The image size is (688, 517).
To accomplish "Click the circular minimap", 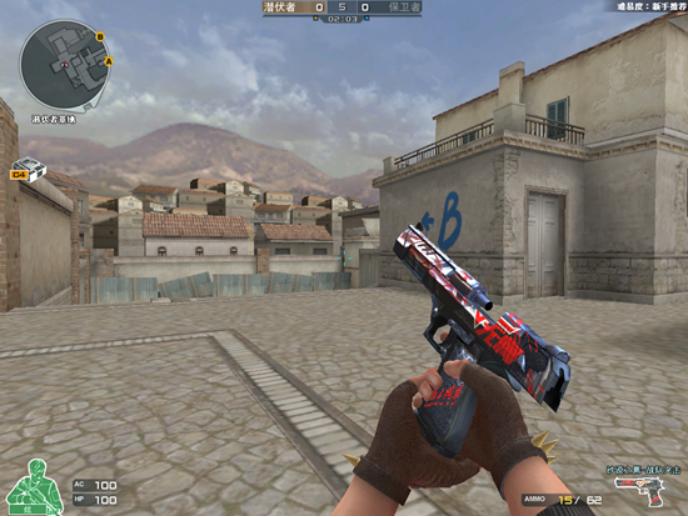I will (65, 64).
